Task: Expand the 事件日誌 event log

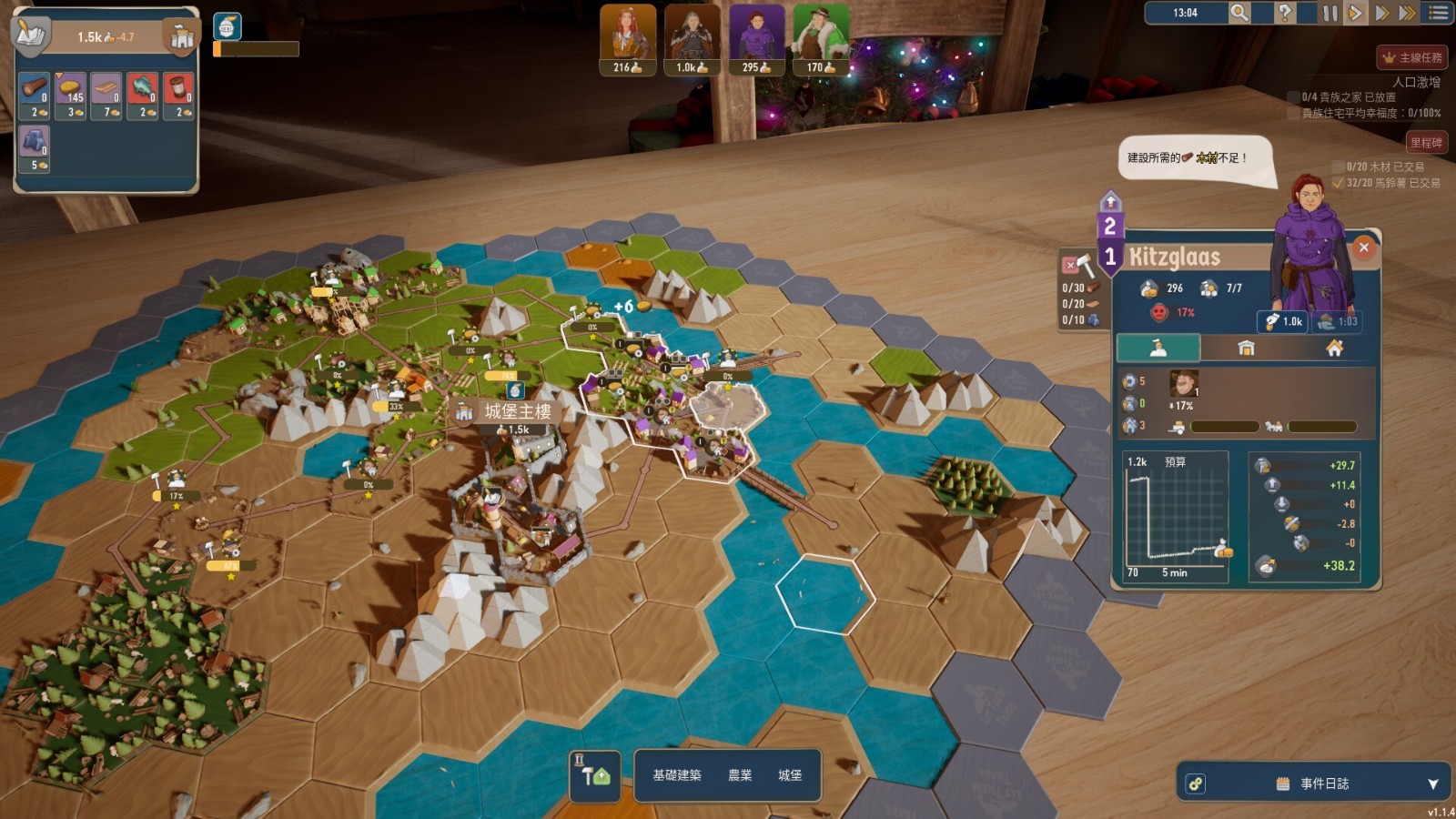Action: 1432,784
